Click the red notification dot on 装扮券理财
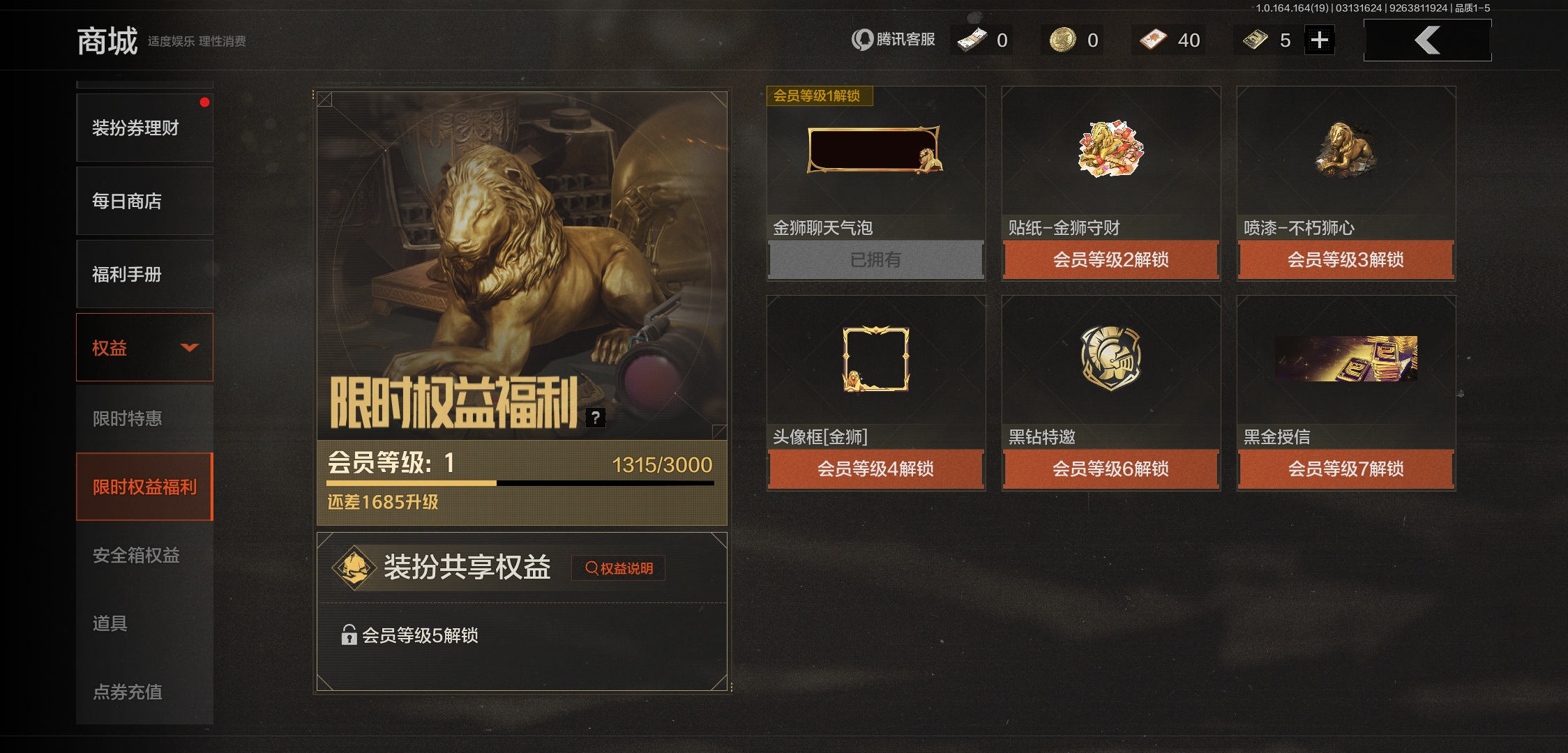Image resolution: width=1568 pixels, height=753 pixels. click(x=204, y=101)
